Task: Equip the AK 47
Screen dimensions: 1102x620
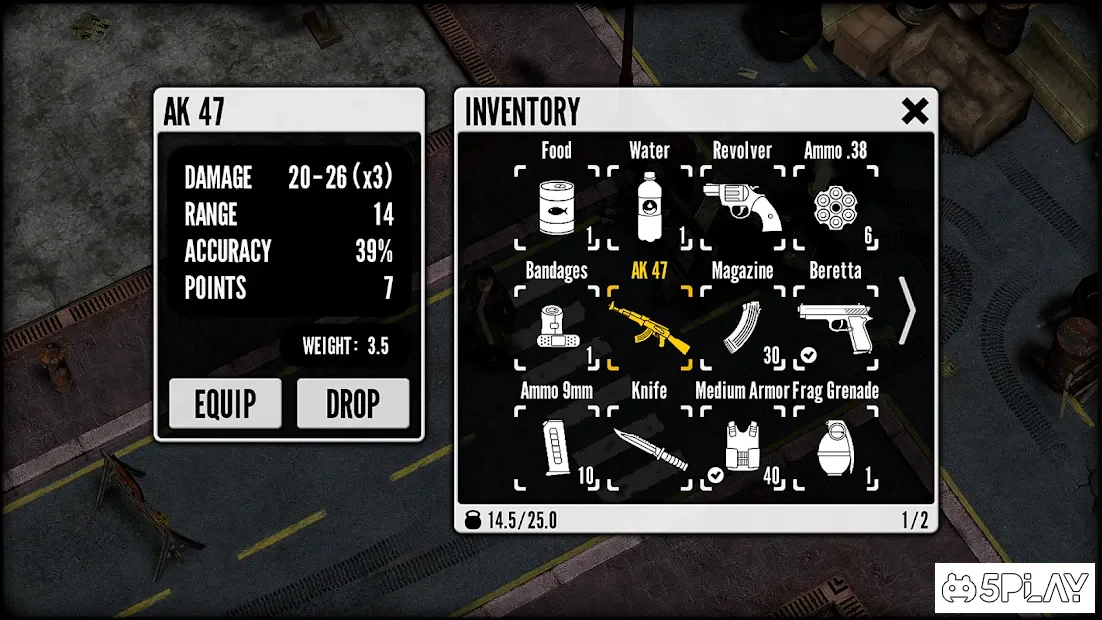Action: (225, 403)
